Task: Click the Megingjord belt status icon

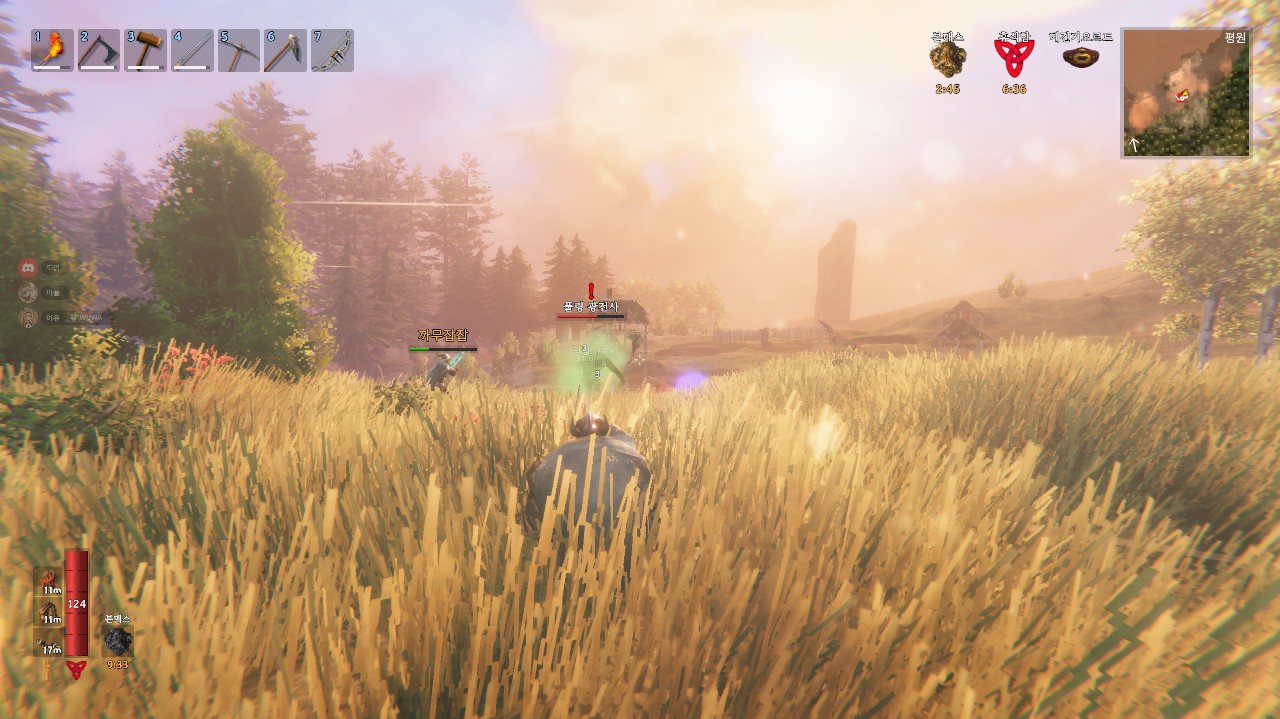Action: [x=1080, y=57]
